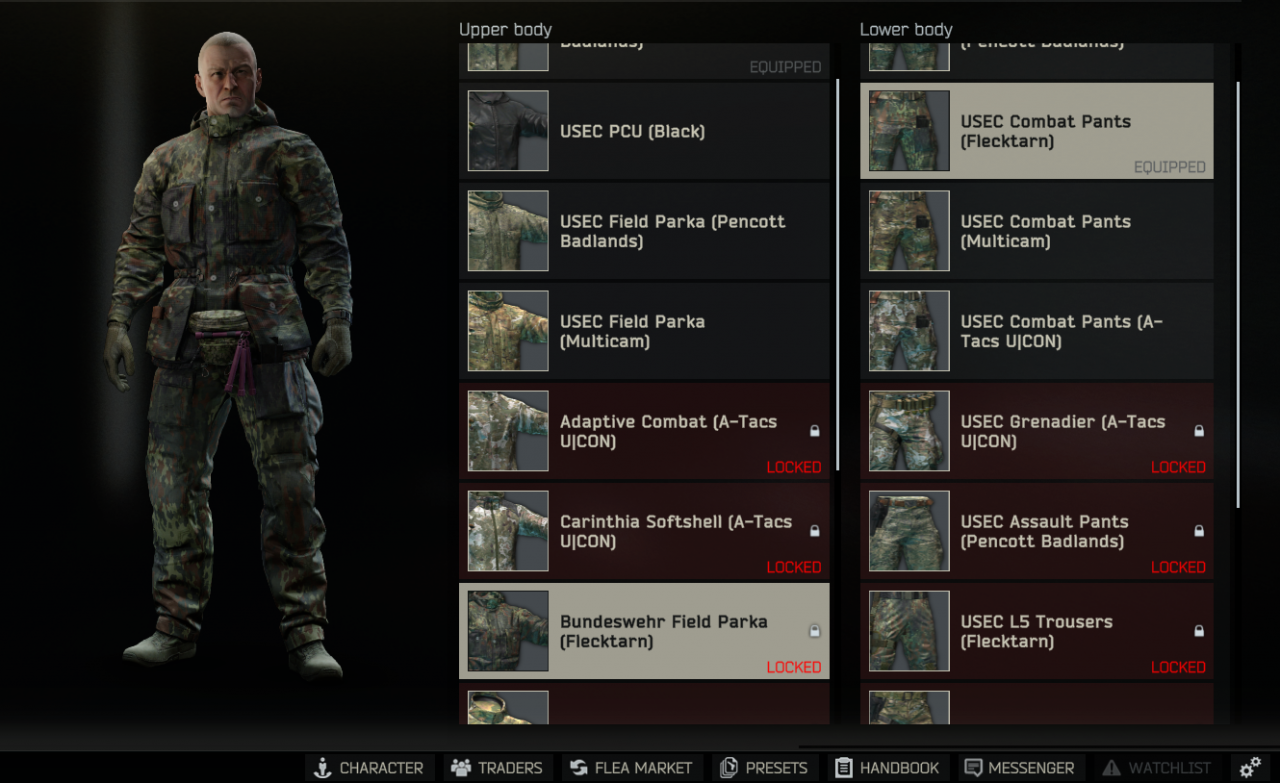
Task: Select USEC Combat Pants (Flecktarn)
Action: click(1036, 131)
